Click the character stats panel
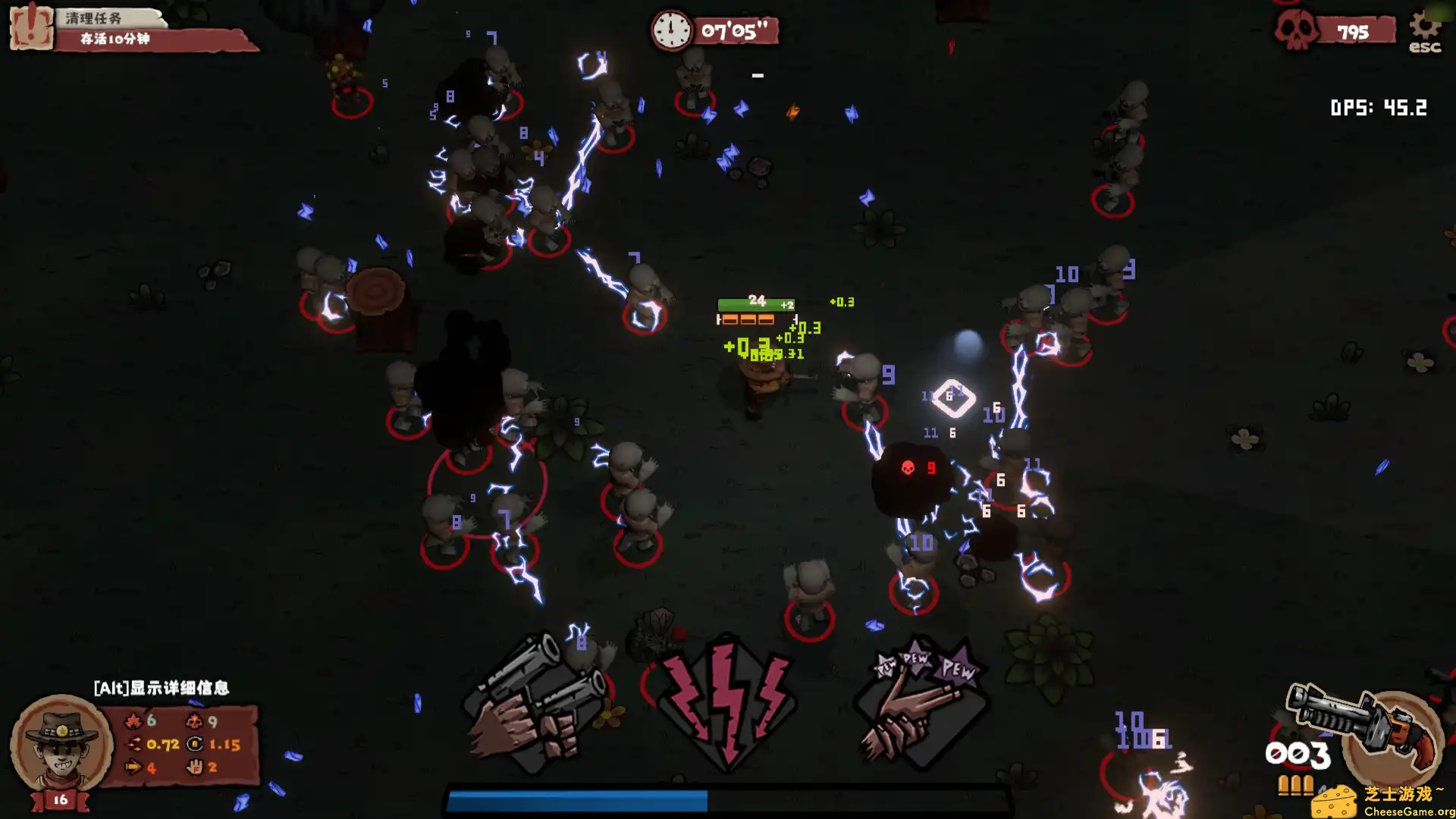The height and width of the screenshot is (819, 1456). [x=182, y=745]
